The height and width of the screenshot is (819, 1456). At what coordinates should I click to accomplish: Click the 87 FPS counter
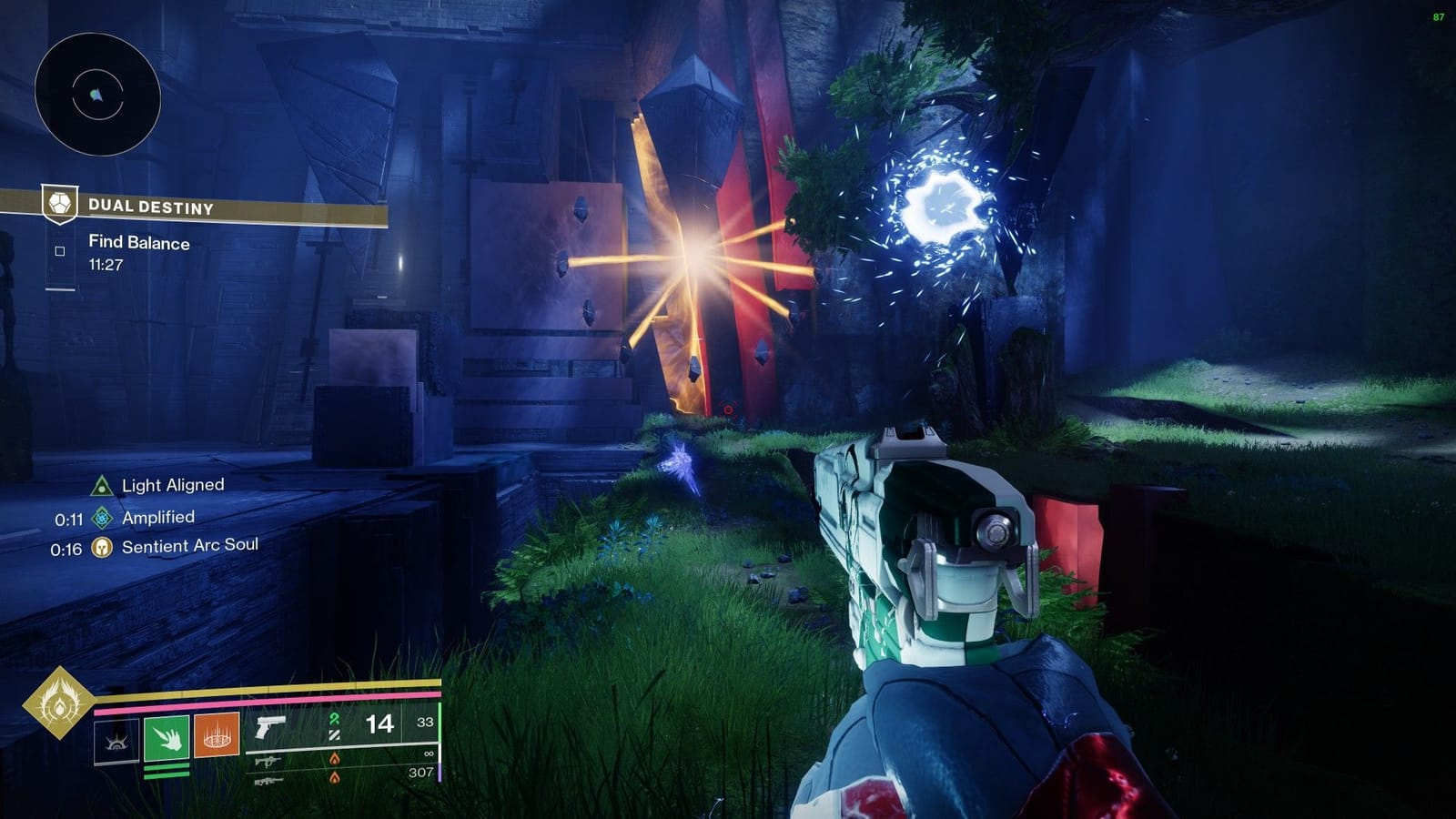(x=1439, y=15)
